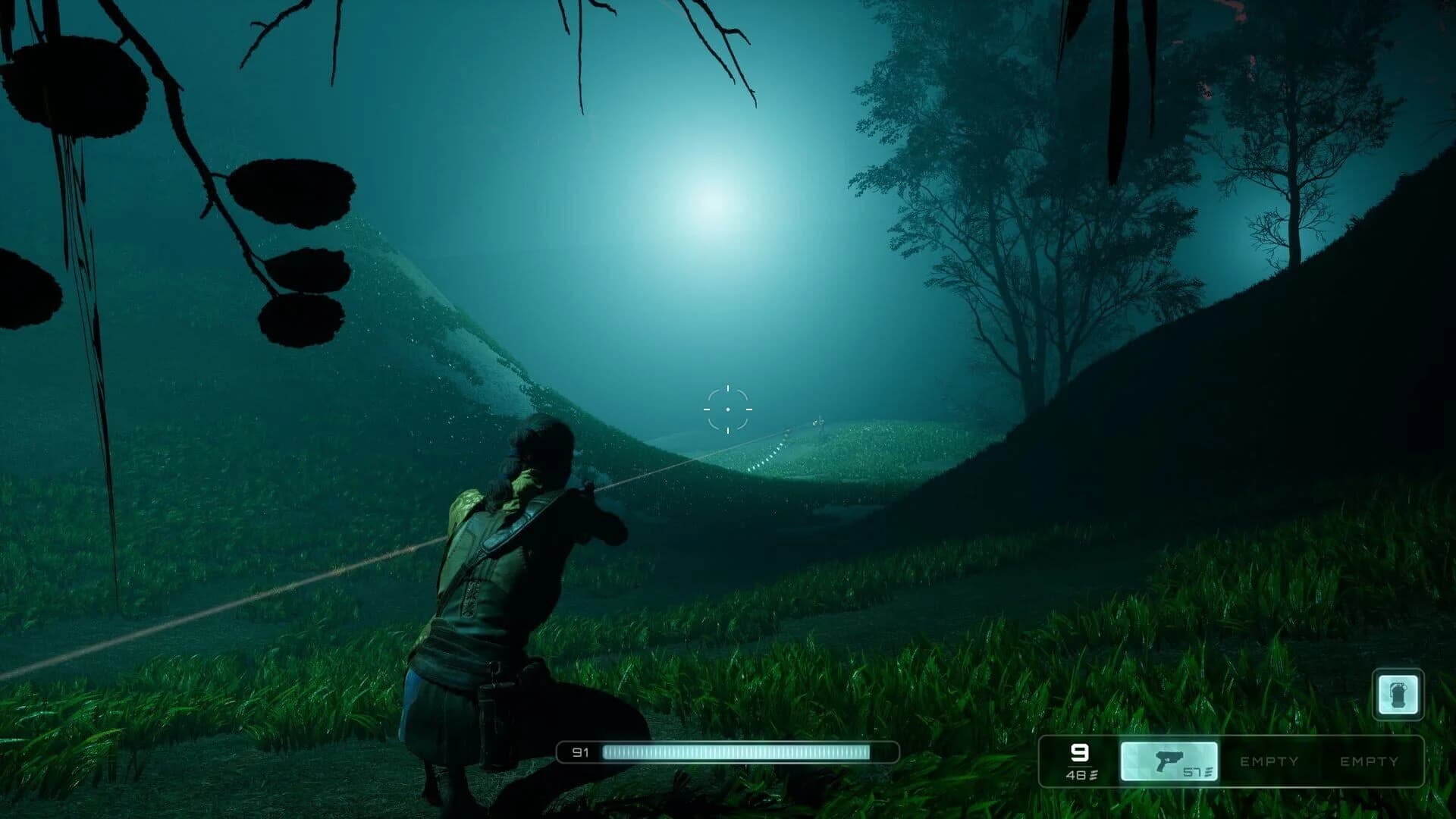
Task: Click the ammo icon beside the 57 count
Action: pyautogui.click(x=1208, y=773)
